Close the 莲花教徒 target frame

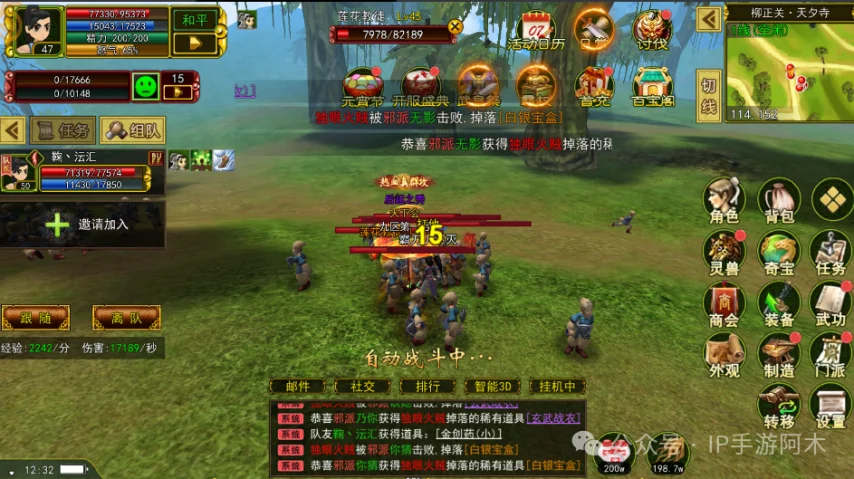[456, 27]
